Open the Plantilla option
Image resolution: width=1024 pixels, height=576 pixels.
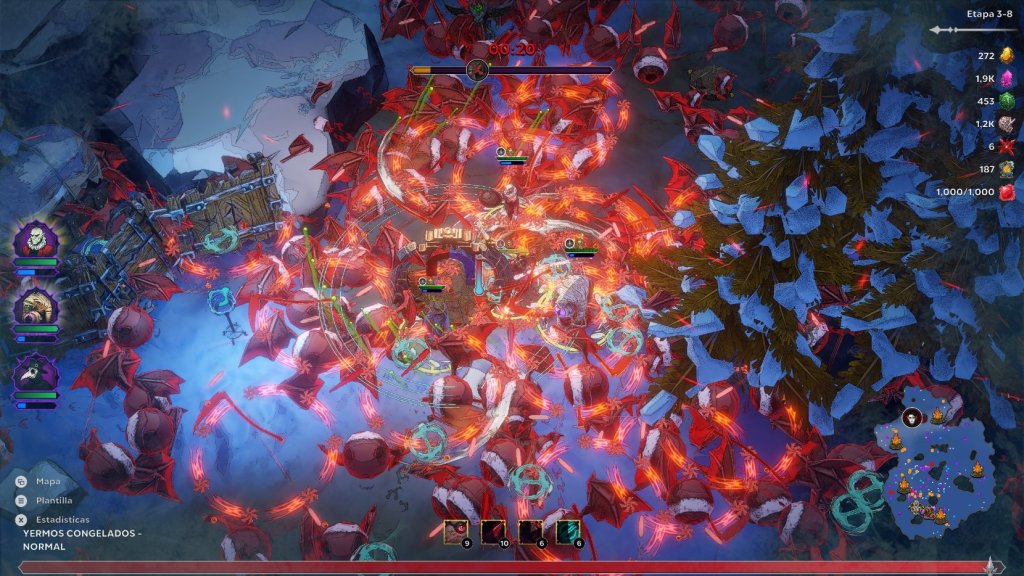(47, 500)
